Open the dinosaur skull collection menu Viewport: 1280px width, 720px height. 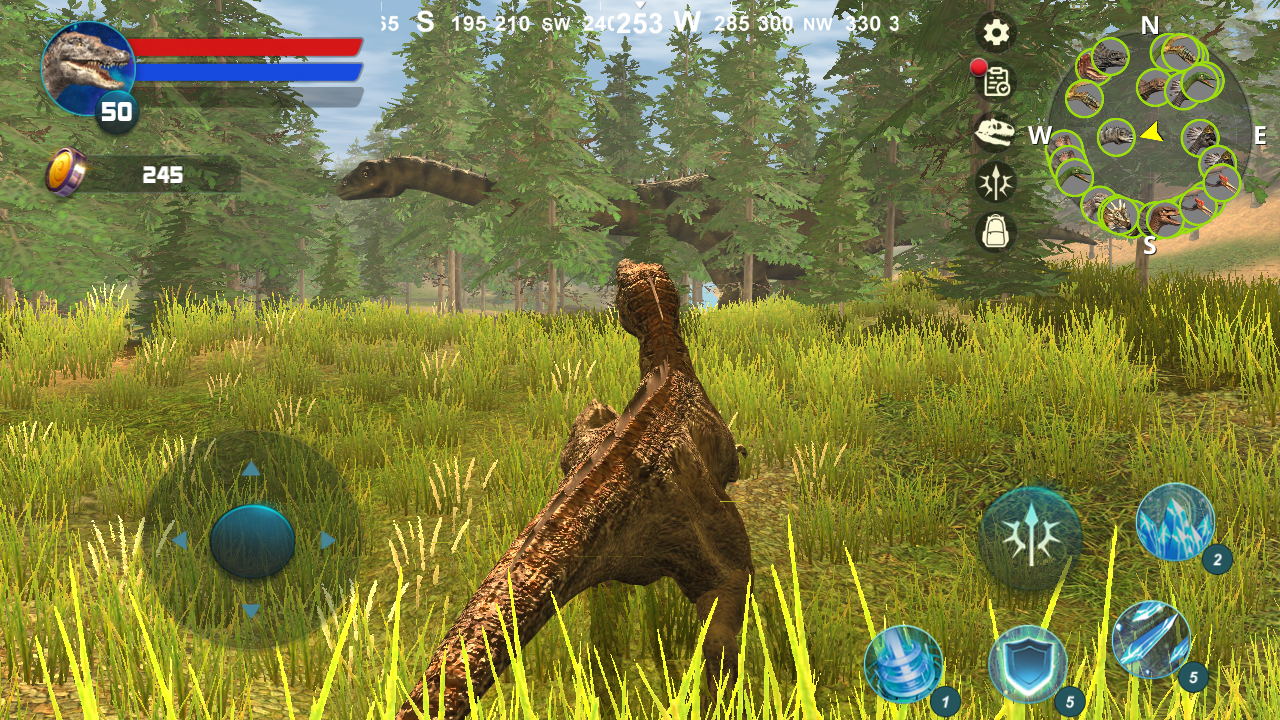click(994, 133)
